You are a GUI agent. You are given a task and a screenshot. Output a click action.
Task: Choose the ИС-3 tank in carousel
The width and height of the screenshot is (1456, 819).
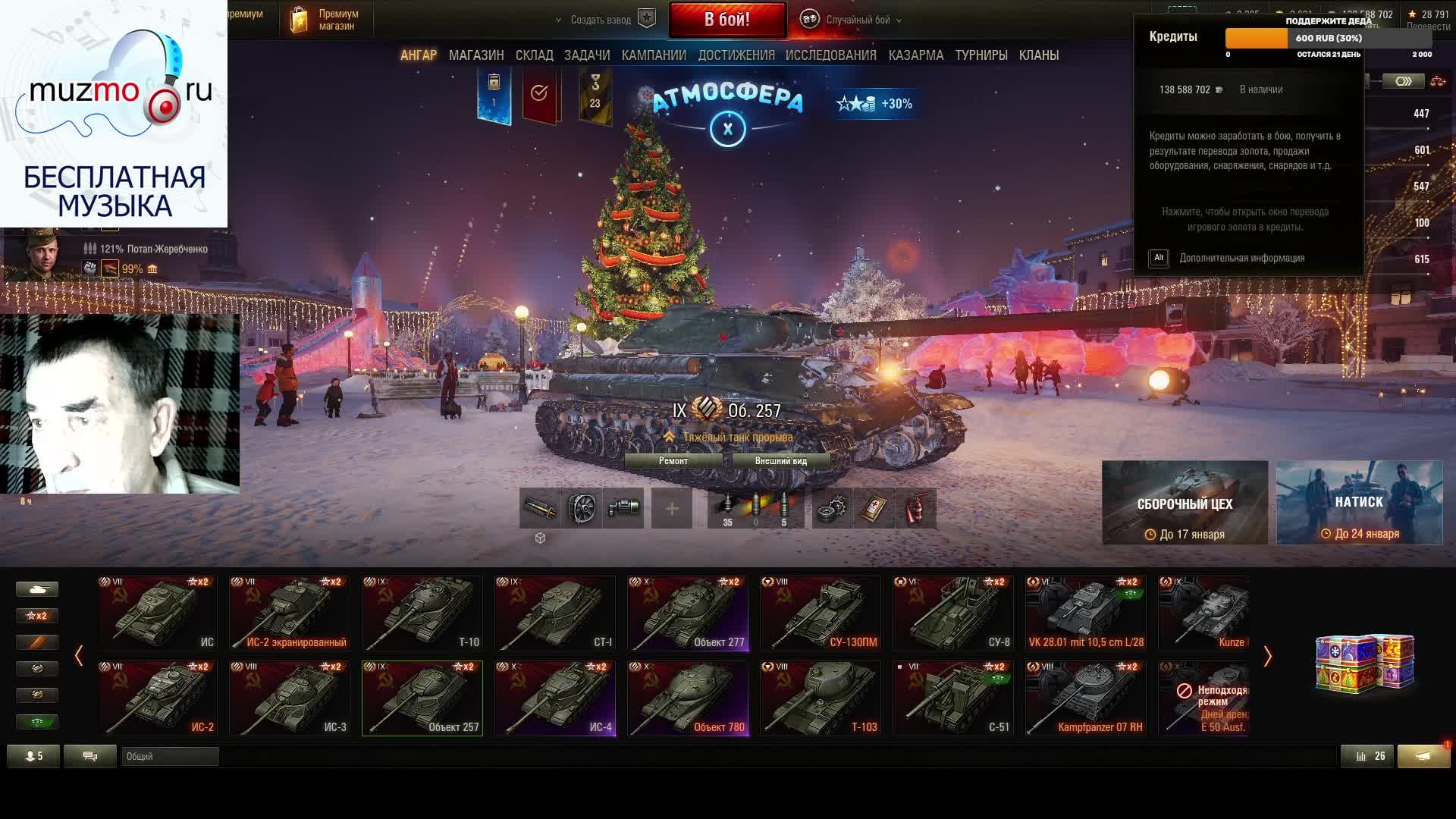coord(290,698)
